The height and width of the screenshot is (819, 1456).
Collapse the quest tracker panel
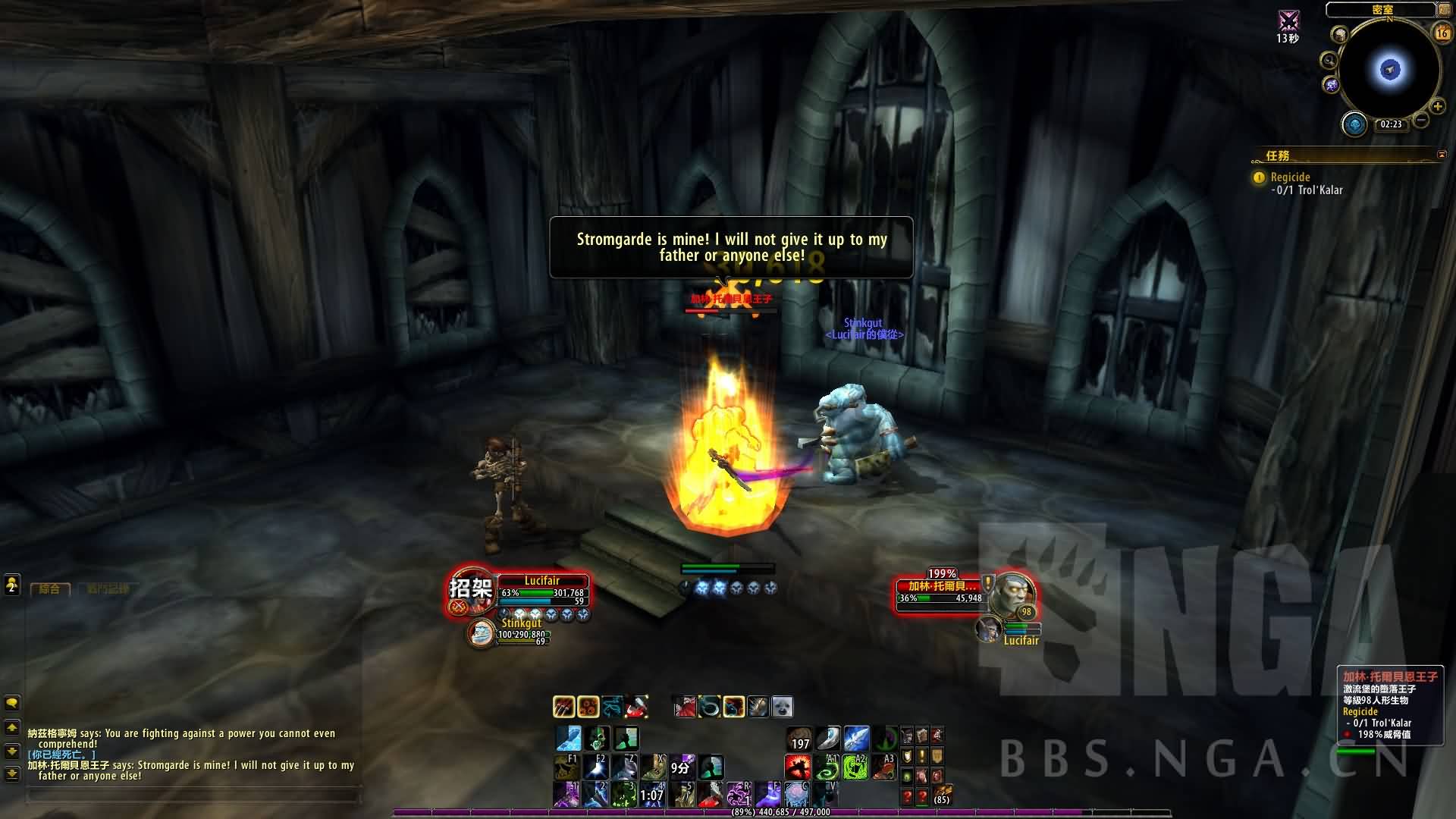[1442, 155]
